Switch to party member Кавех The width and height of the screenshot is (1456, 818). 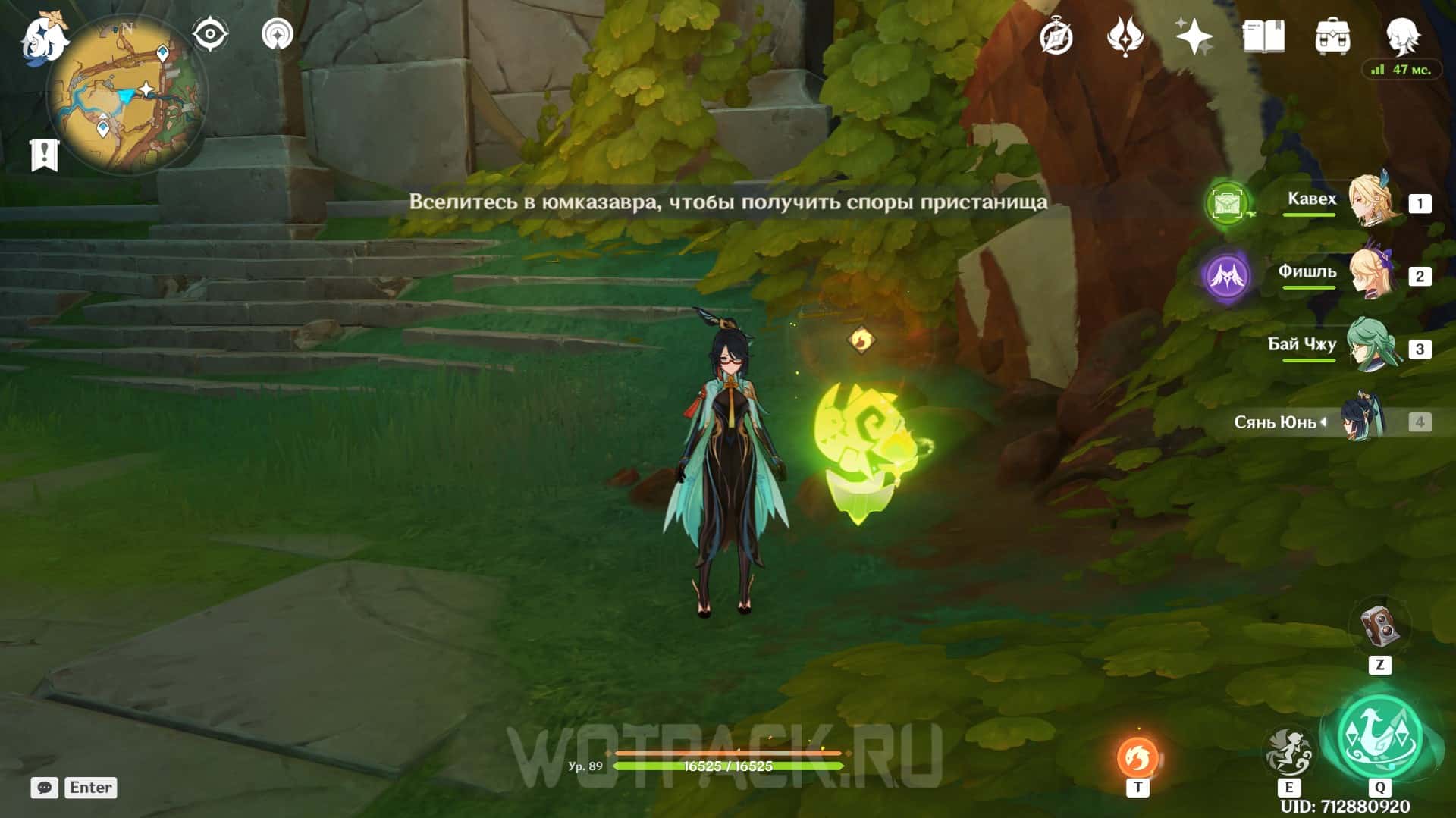tap(1371, 202)
